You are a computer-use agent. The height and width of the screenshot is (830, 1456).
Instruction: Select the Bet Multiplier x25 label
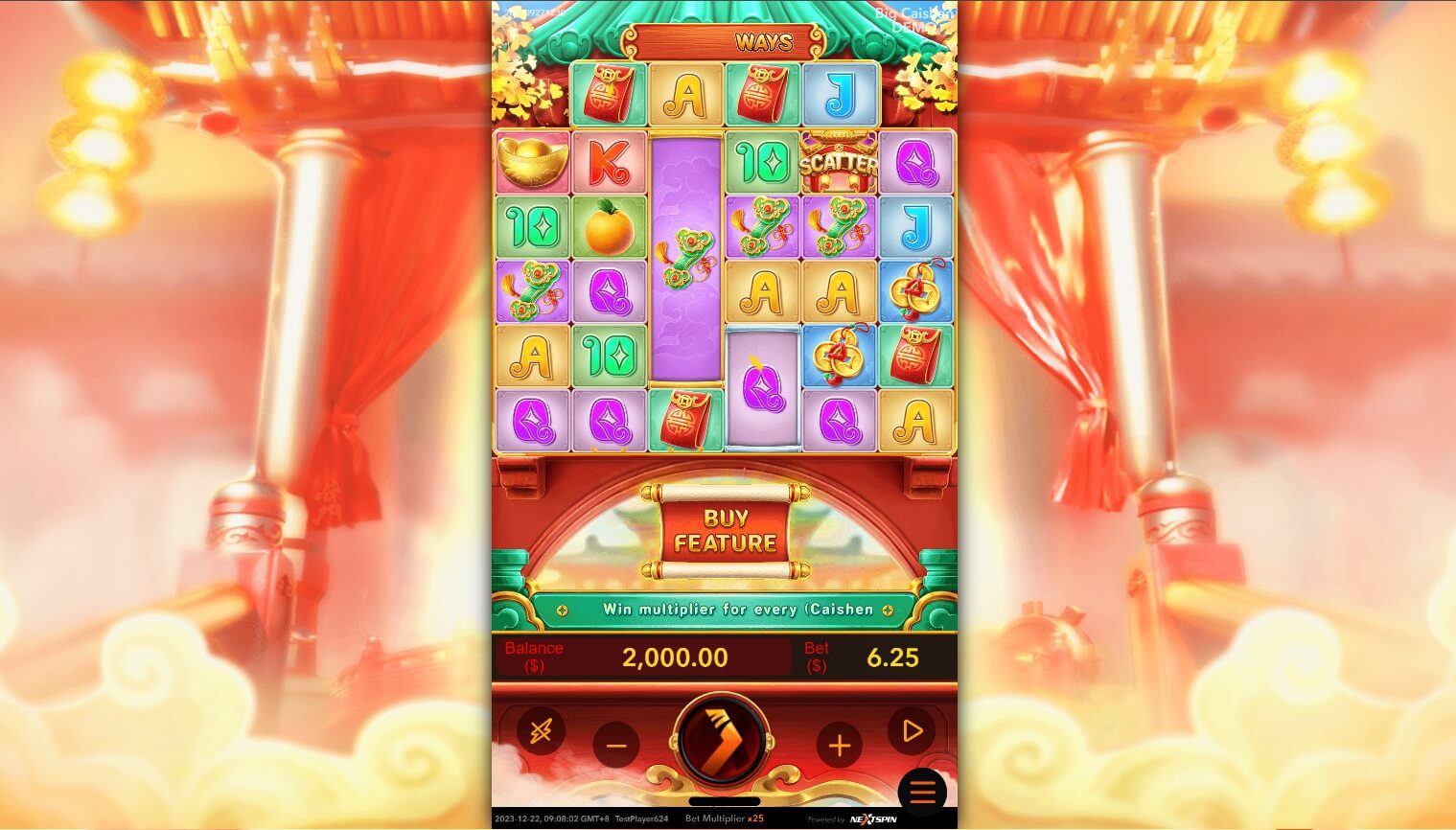pyautogui.click(x=725, y=818)
